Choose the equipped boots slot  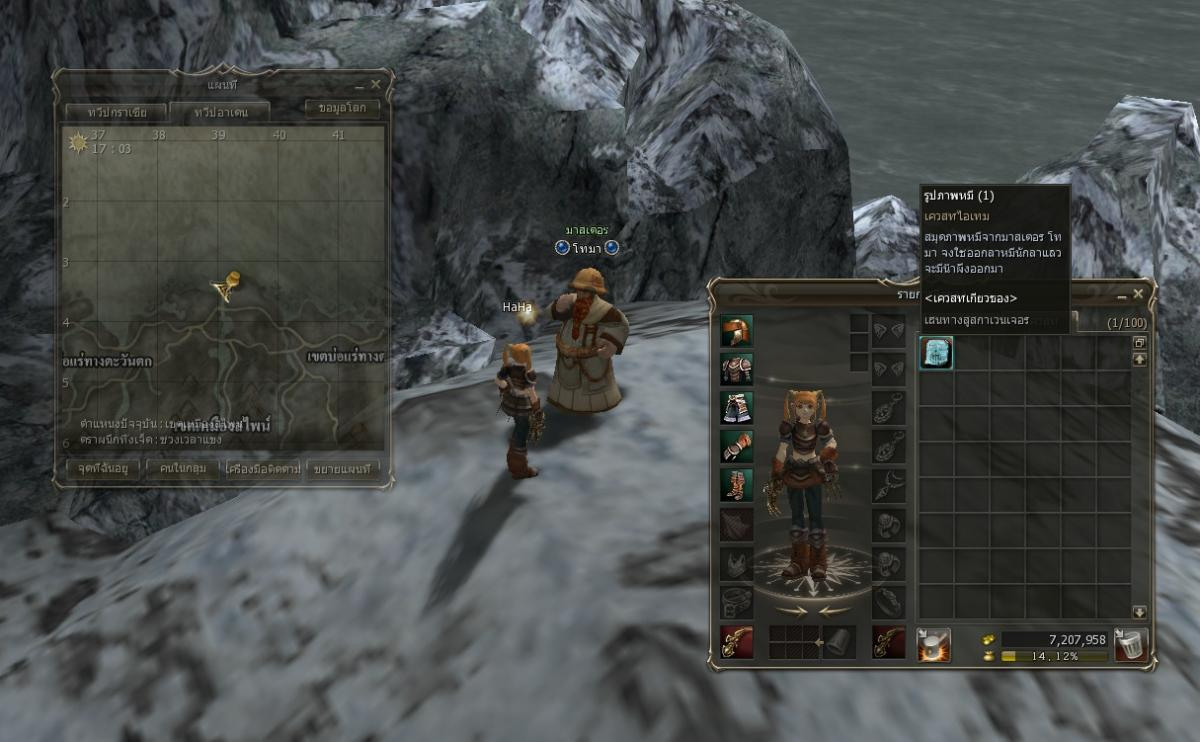(737, 485)
